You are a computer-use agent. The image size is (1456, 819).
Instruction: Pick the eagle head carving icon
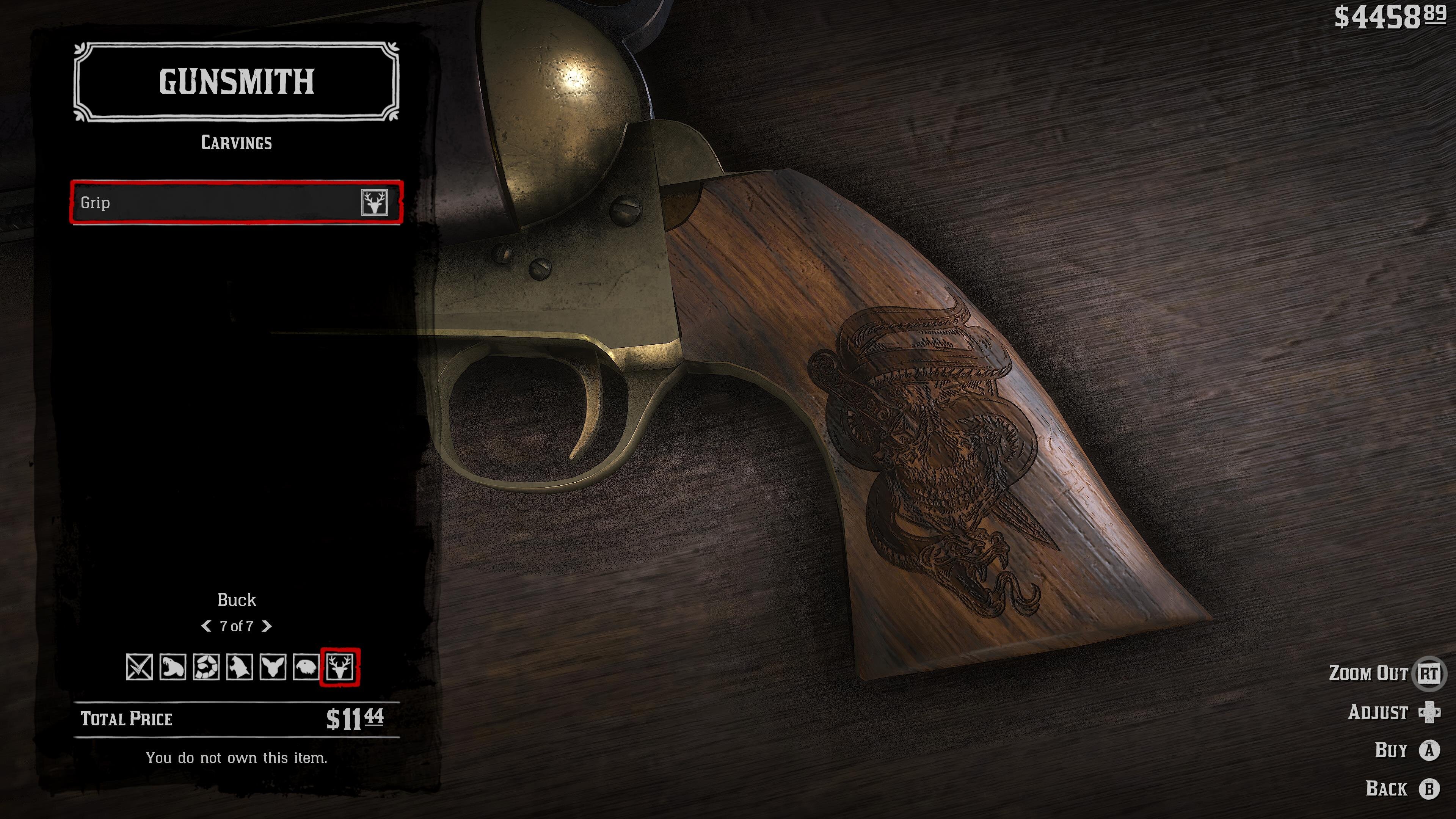point(306,667)
